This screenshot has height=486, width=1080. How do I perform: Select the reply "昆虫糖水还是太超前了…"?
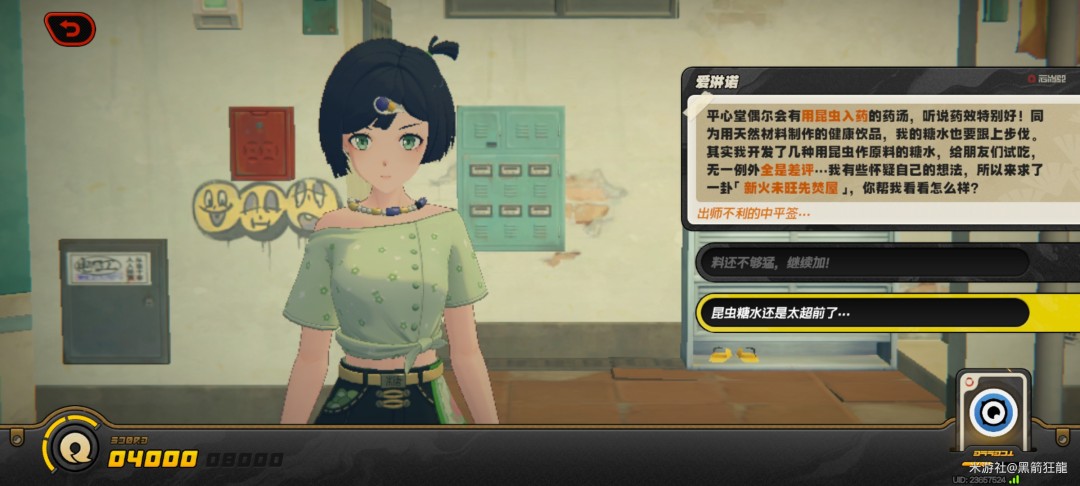tap(862, 313)
